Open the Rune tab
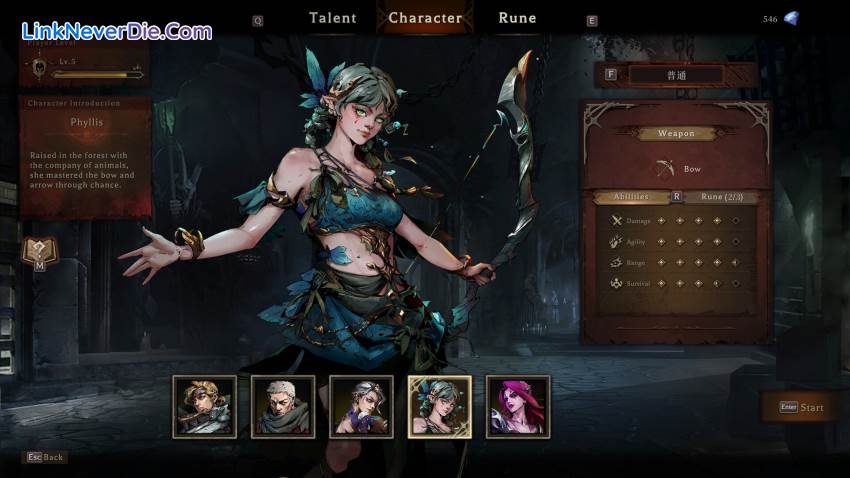This screenshot has width=850, height=478. tap(517, 18)
